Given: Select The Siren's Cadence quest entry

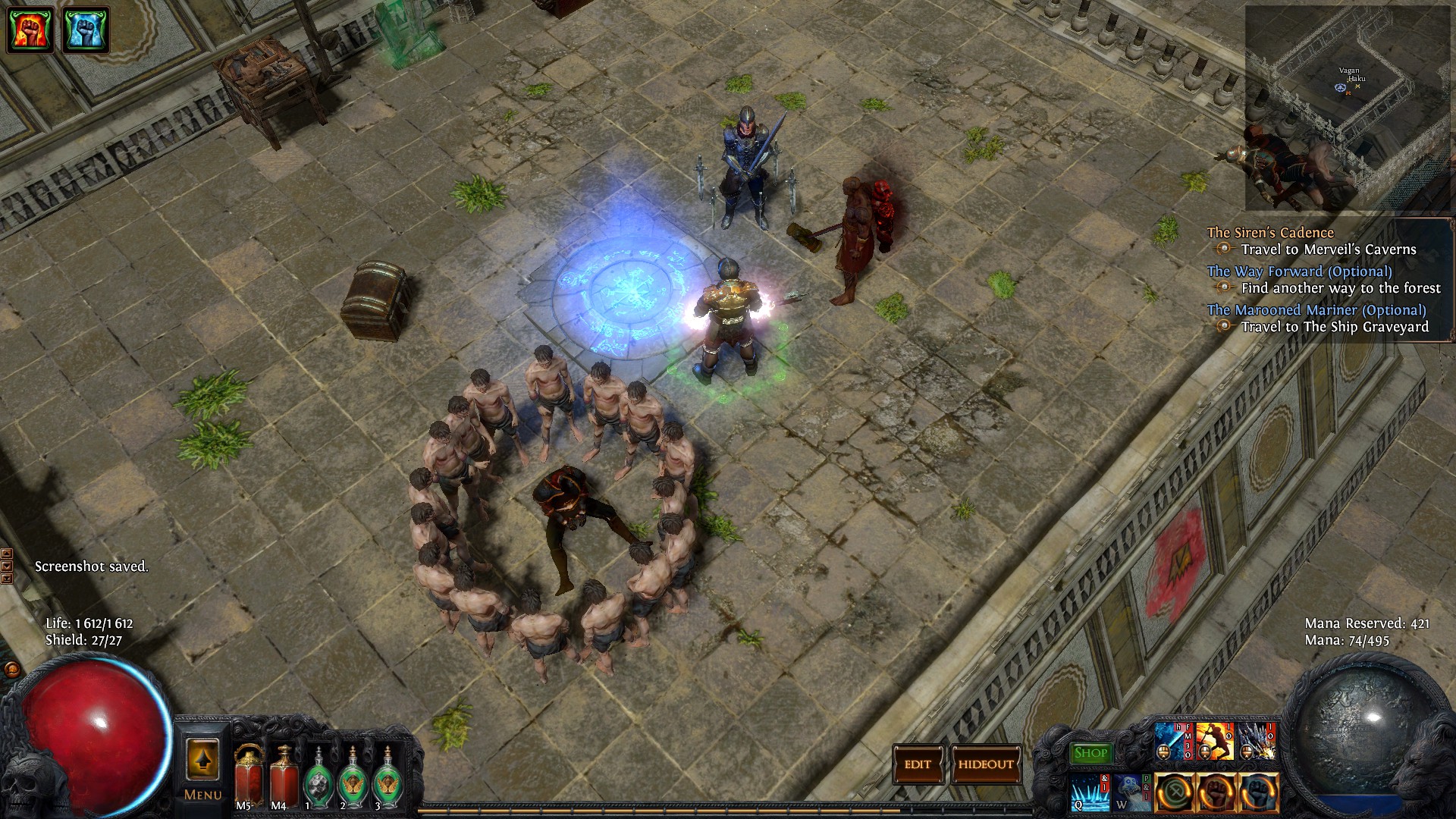Looking at the screenshot, I should tap(1270, 233).
